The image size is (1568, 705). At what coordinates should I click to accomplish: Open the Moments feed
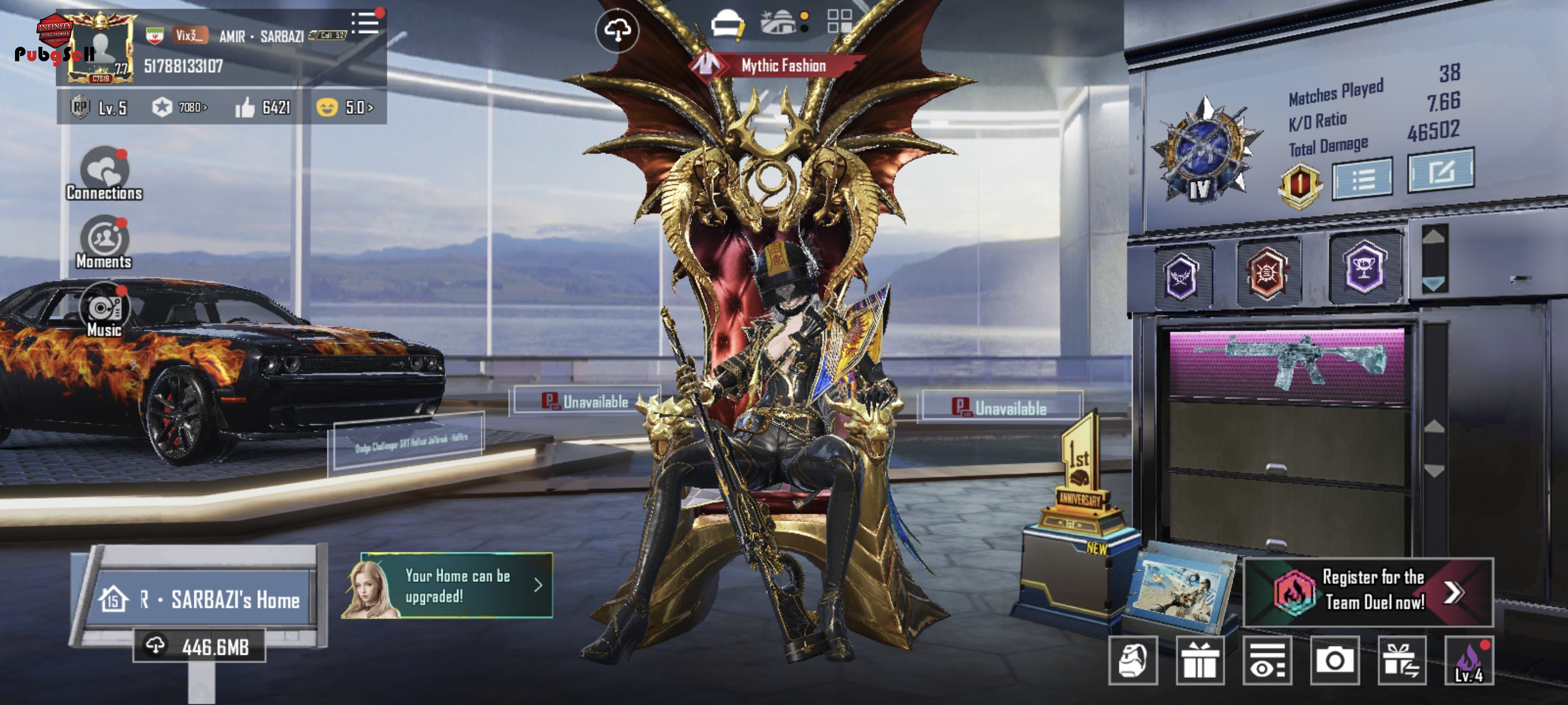(x=104, y=242)
